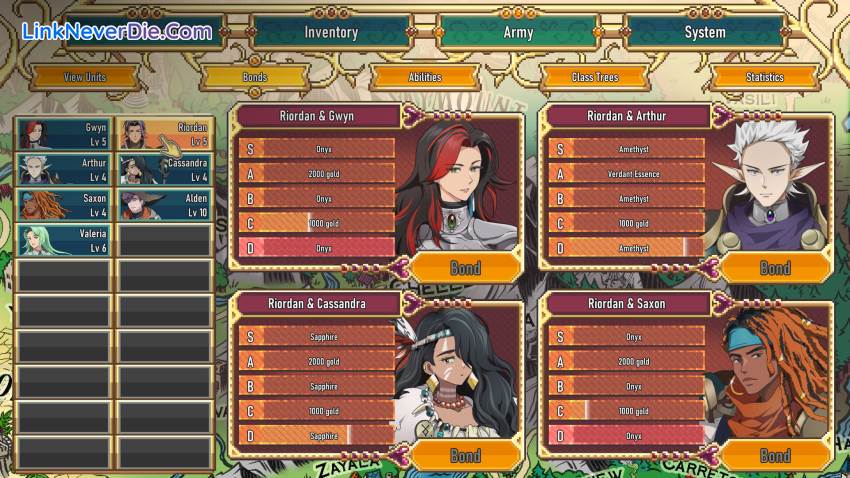This screenshot has width=850, height=478.
Task: Activate Bond button for Riordan & Arthur
Action: click(775, 267)
